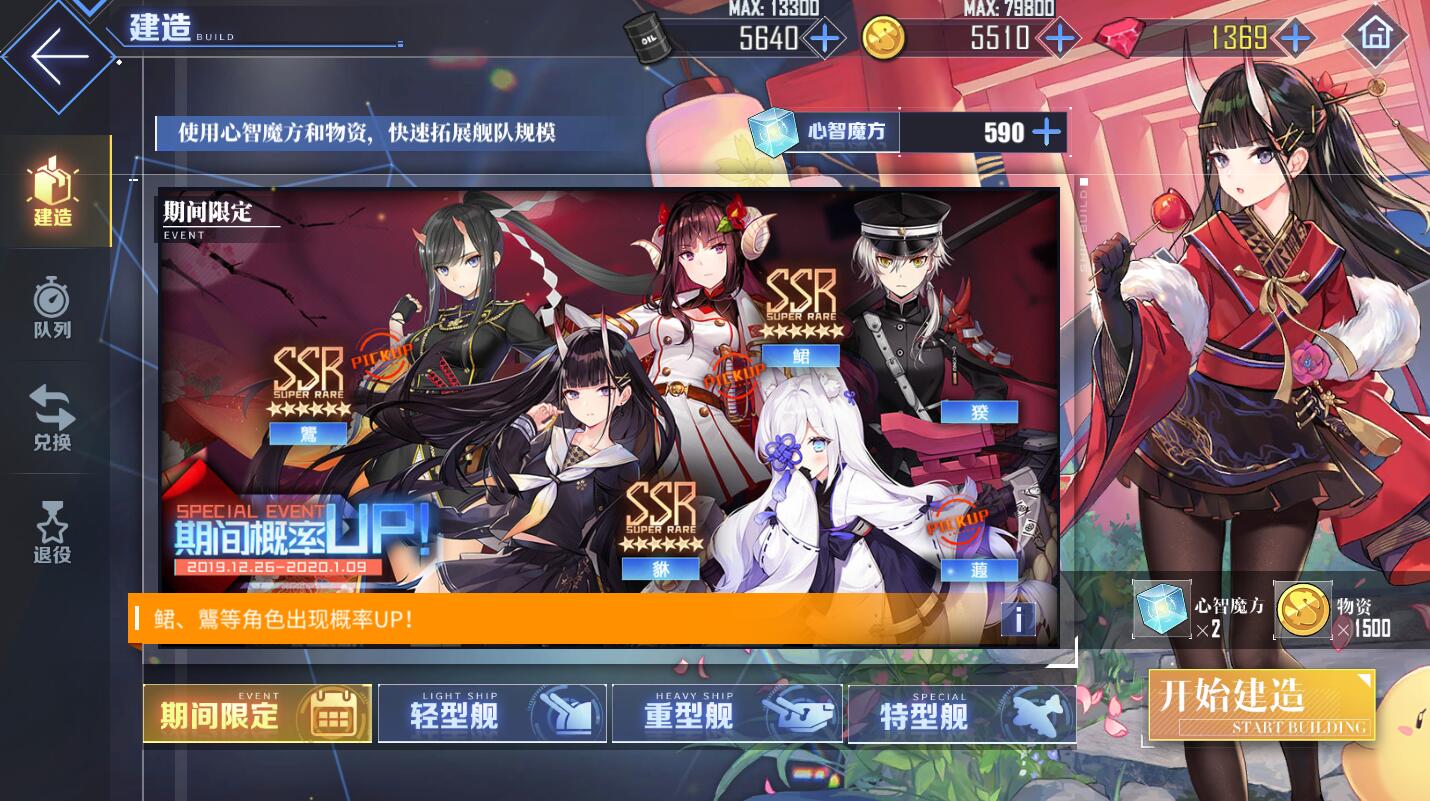
Task: Select the 期间限定 event tab
Action: pyautogui.click(x=256, y=713)
